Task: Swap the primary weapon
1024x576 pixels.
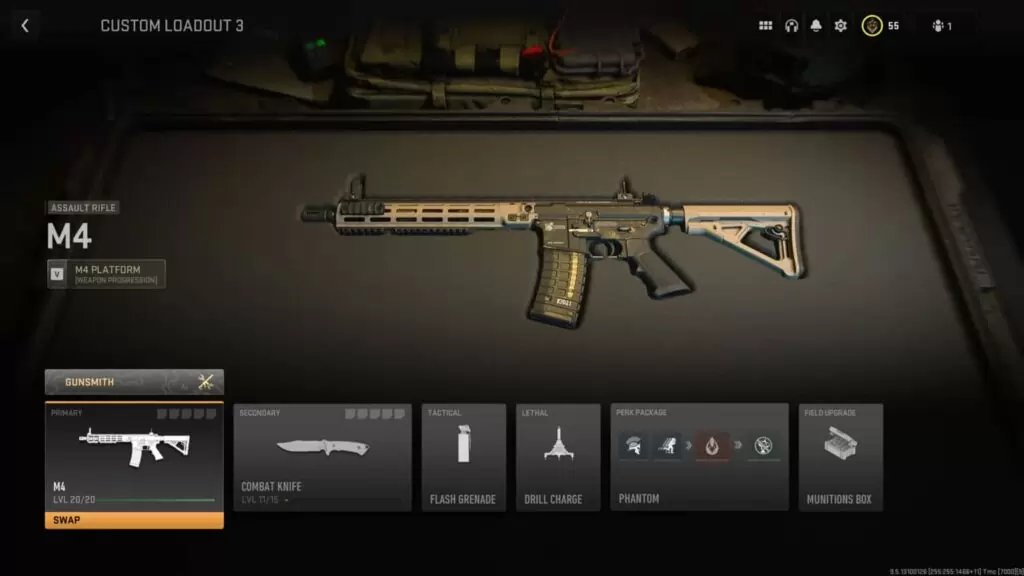Action: pyautogui.click(x=134, y=520)
